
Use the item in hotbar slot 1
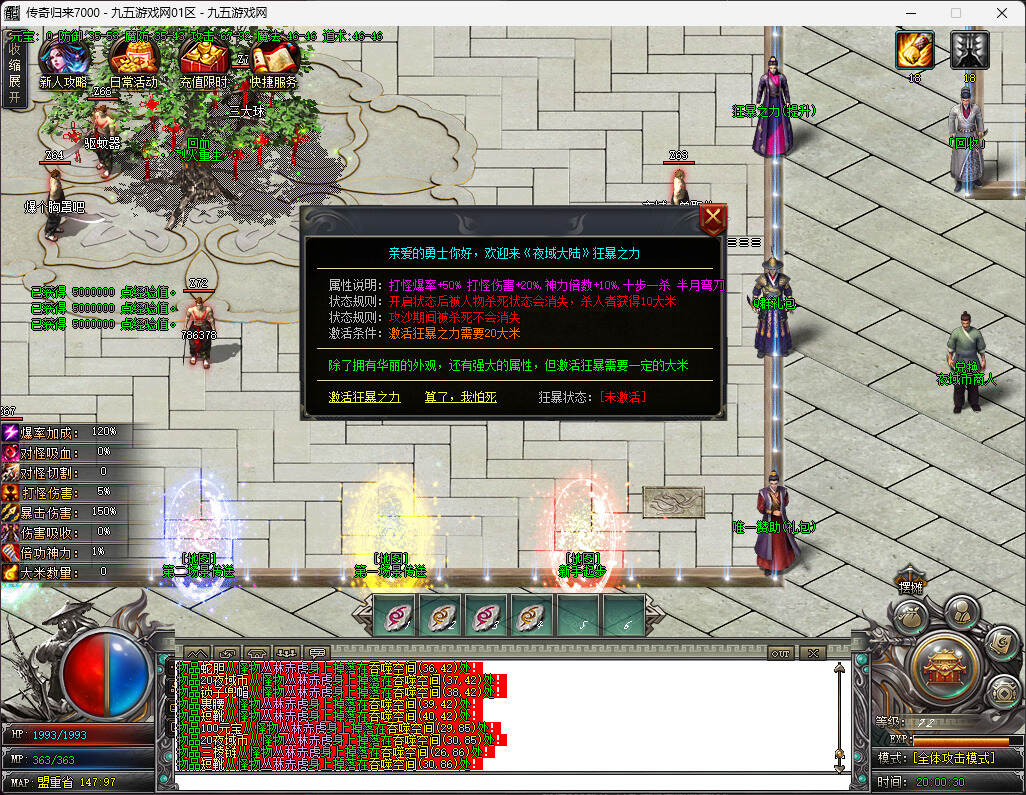tap(396, 616)
